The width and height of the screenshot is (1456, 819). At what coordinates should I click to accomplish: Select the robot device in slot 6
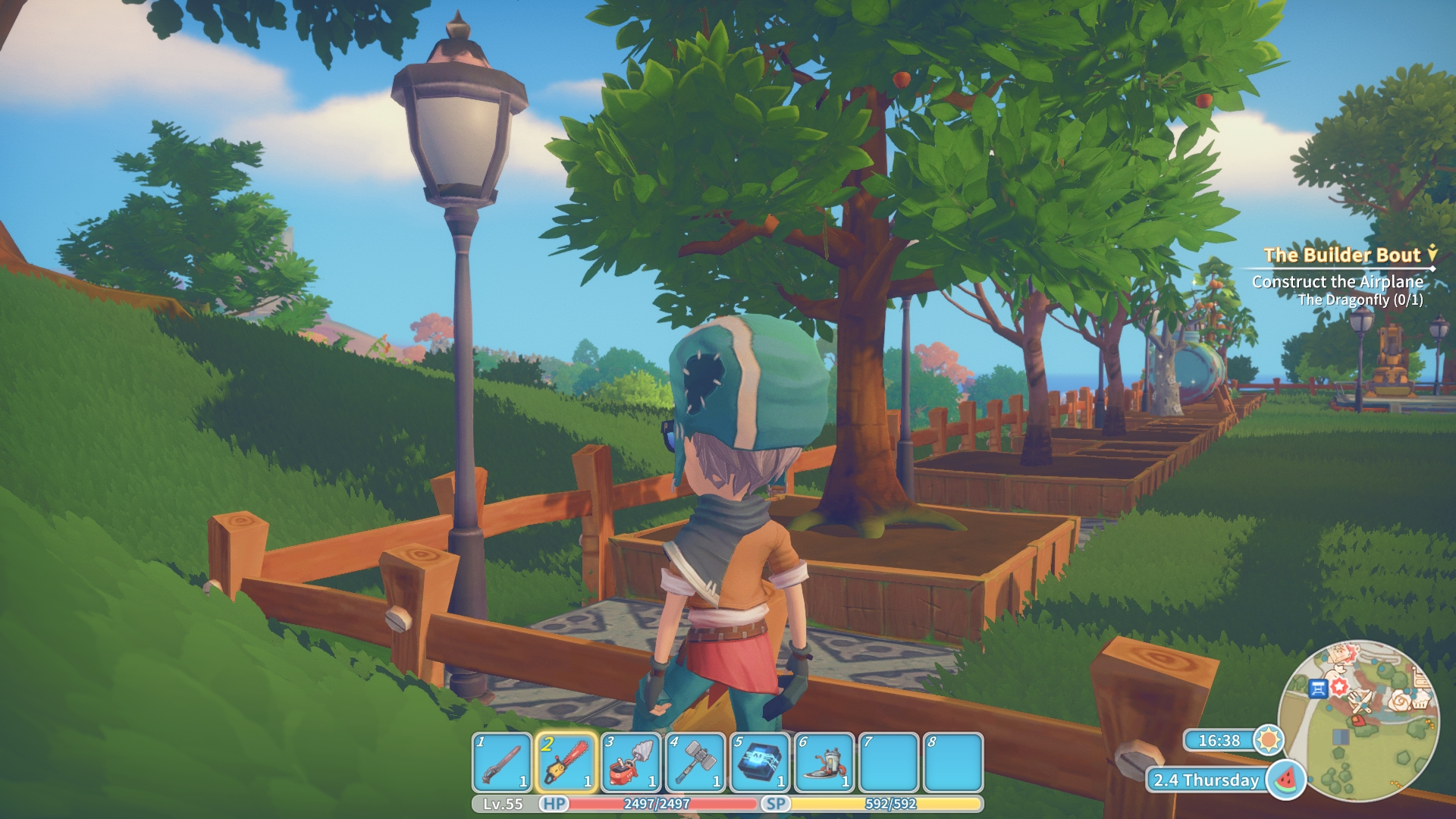[x=824, y=762]
